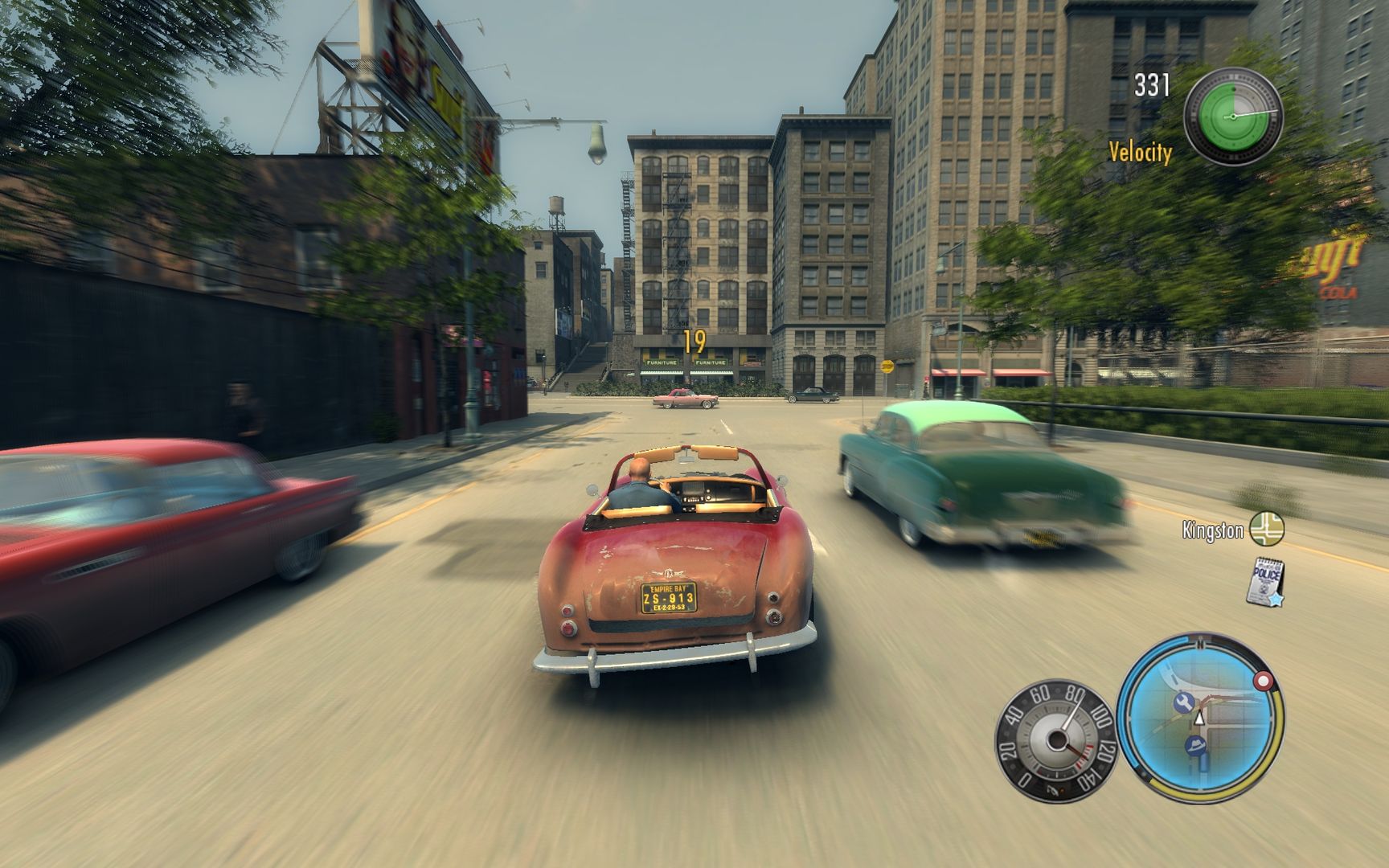
Task: Select the wrench repair shop icon on minimap
Action: [x=1183, y=701]
